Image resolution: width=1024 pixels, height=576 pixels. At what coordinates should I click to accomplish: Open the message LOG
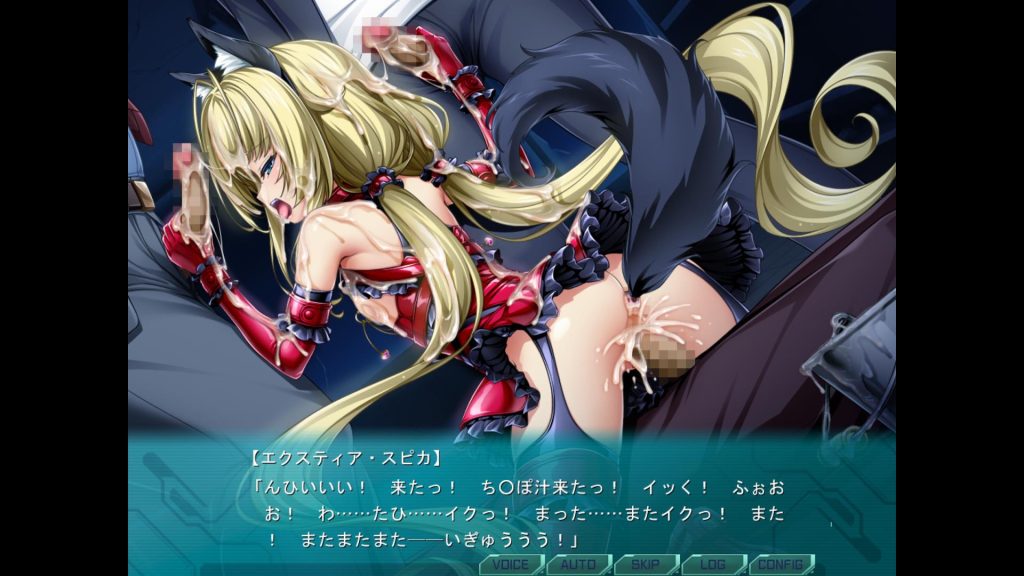pos(713,564)
